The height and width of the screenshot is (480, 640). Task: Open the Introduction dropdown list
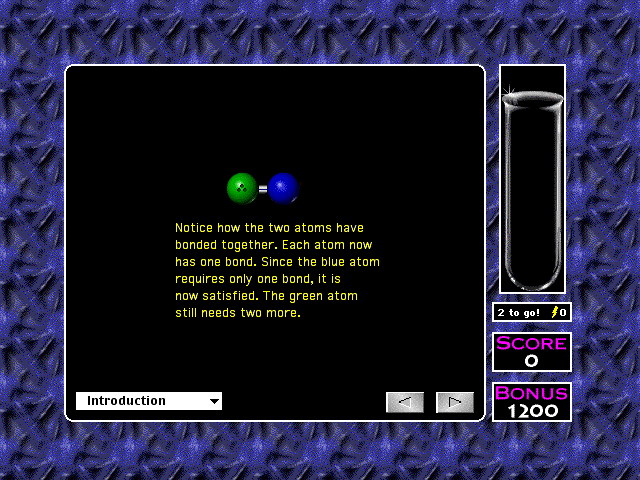pyautogui.click(x=149, y=401)
